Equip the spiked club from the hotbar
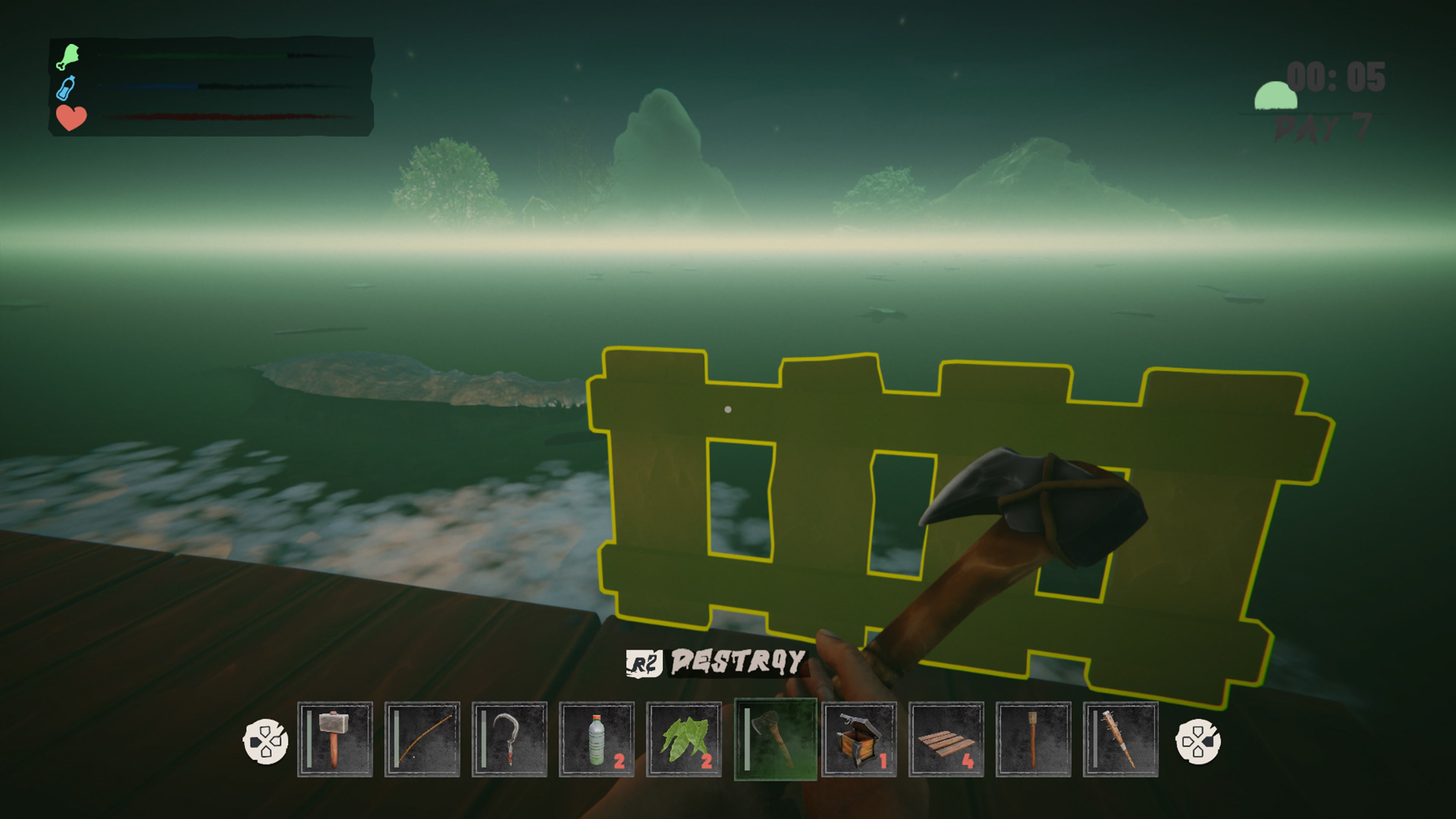The image size is (1456, 819). click(x=1120, y=739)
